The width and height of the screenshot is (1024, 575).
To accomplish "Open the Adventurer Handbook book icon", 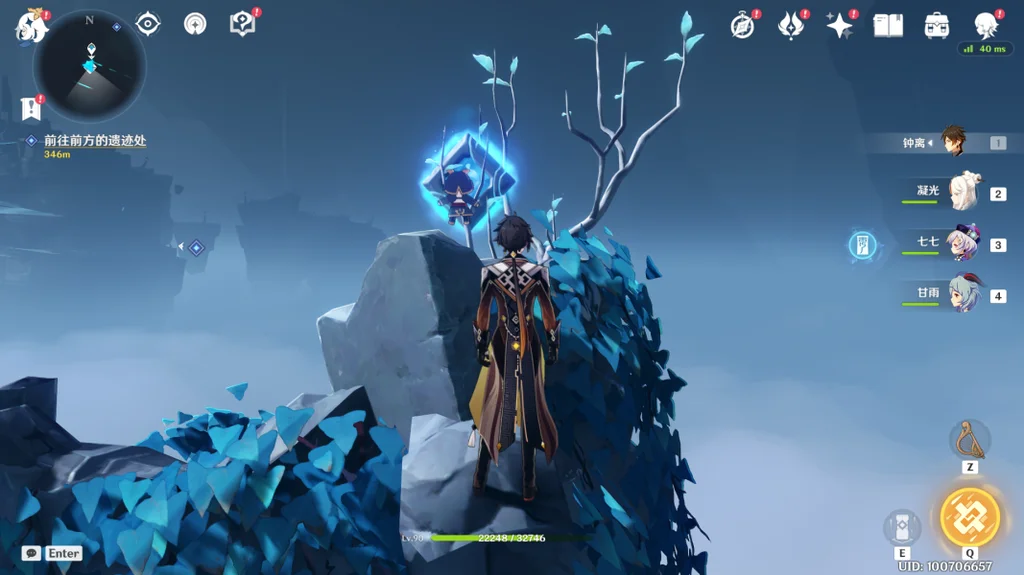I will click(888, 26).
